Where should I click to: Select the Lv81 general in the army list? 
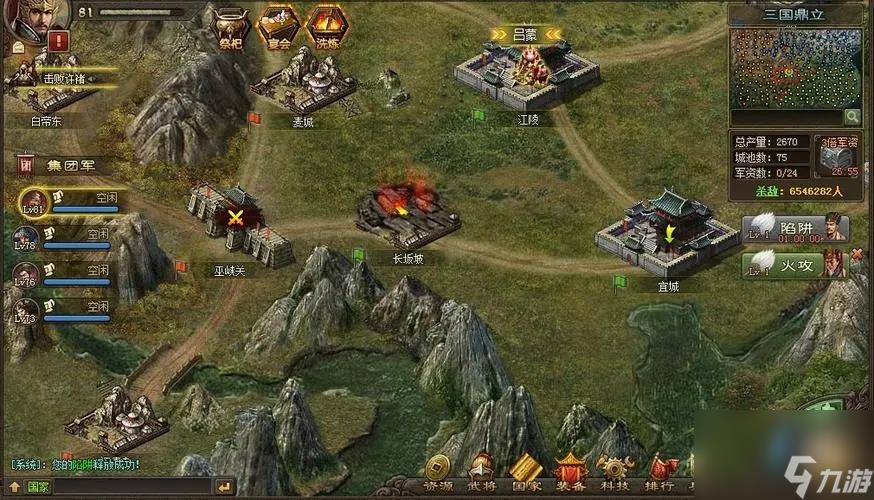coord(34,203)
